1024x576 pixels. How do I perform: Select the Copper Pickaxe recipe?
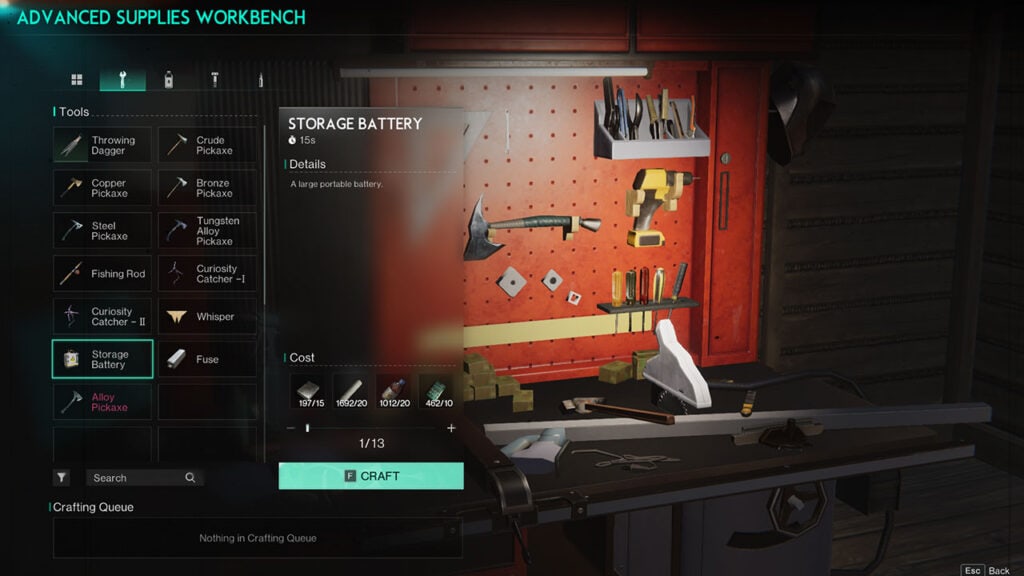(x=102, y=188)
